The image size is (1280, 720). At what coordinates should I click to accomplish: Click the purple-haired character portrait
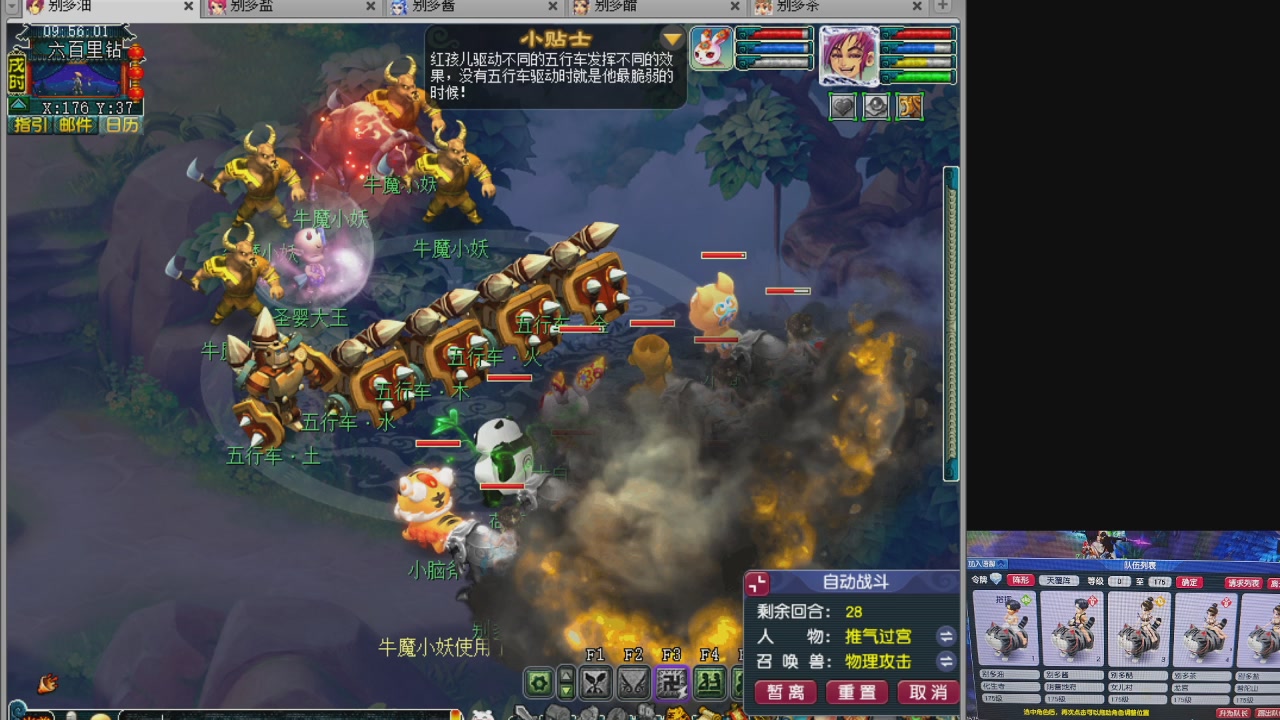pos(849,55)
